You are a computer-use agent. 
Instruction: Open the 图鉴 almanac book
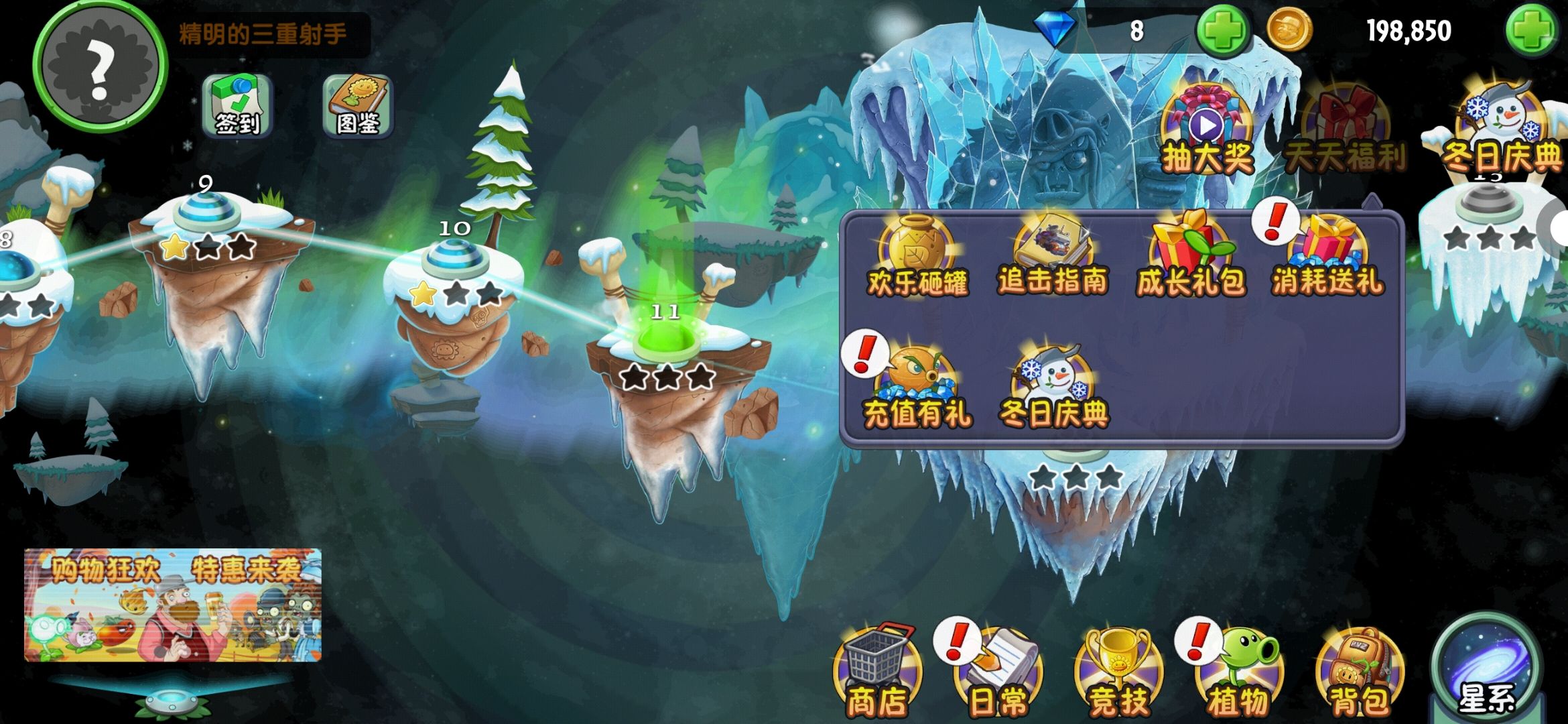[x=357, y=106]
